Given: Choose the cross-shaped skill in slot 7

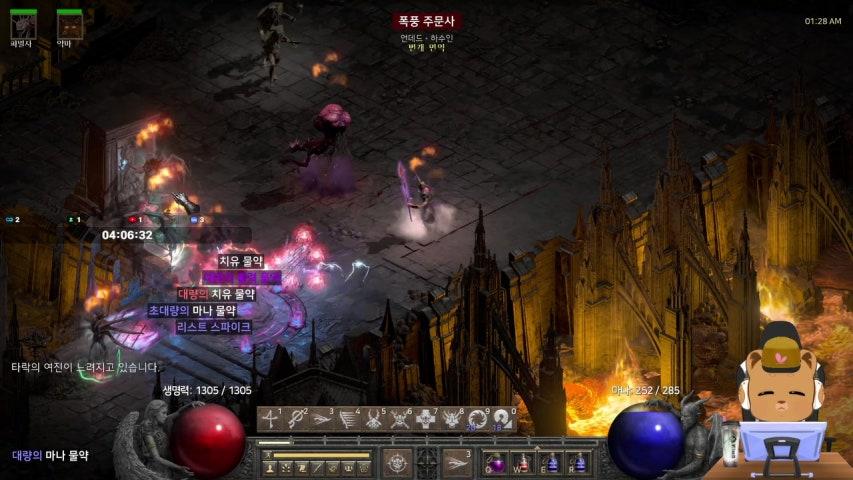Looking at the screenshot, I should (426, 420).
